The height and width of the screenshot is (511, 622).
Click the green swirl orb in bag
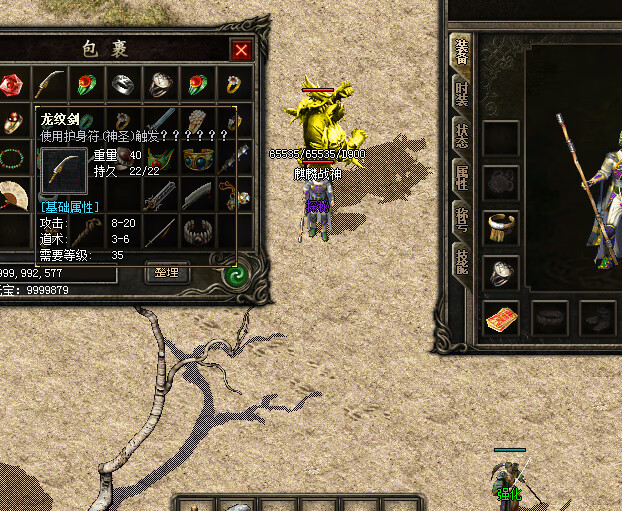pos(237,275)
